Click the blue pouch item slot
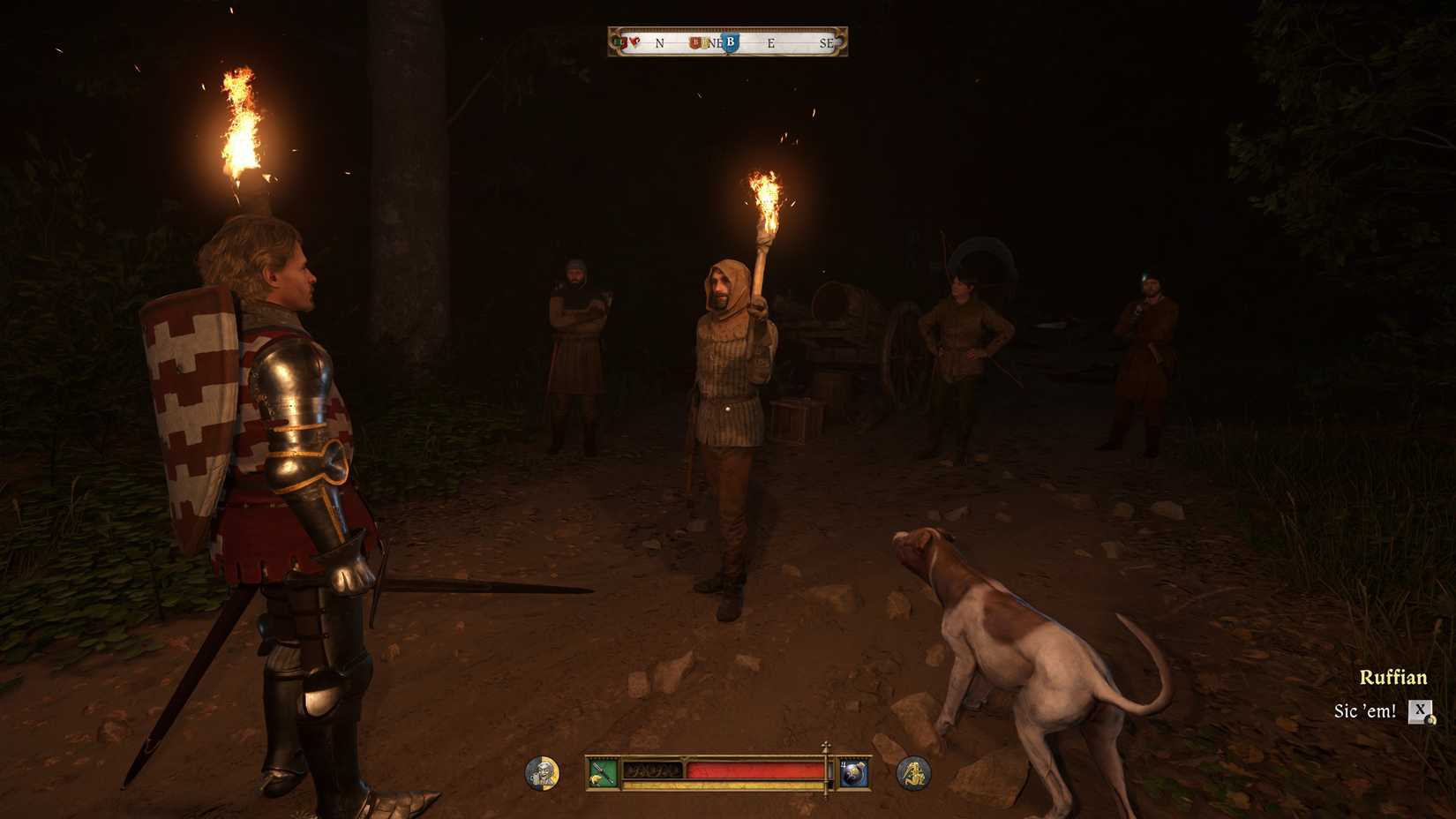This screenshot has width=1456, height=819. [x=853, y=773]
